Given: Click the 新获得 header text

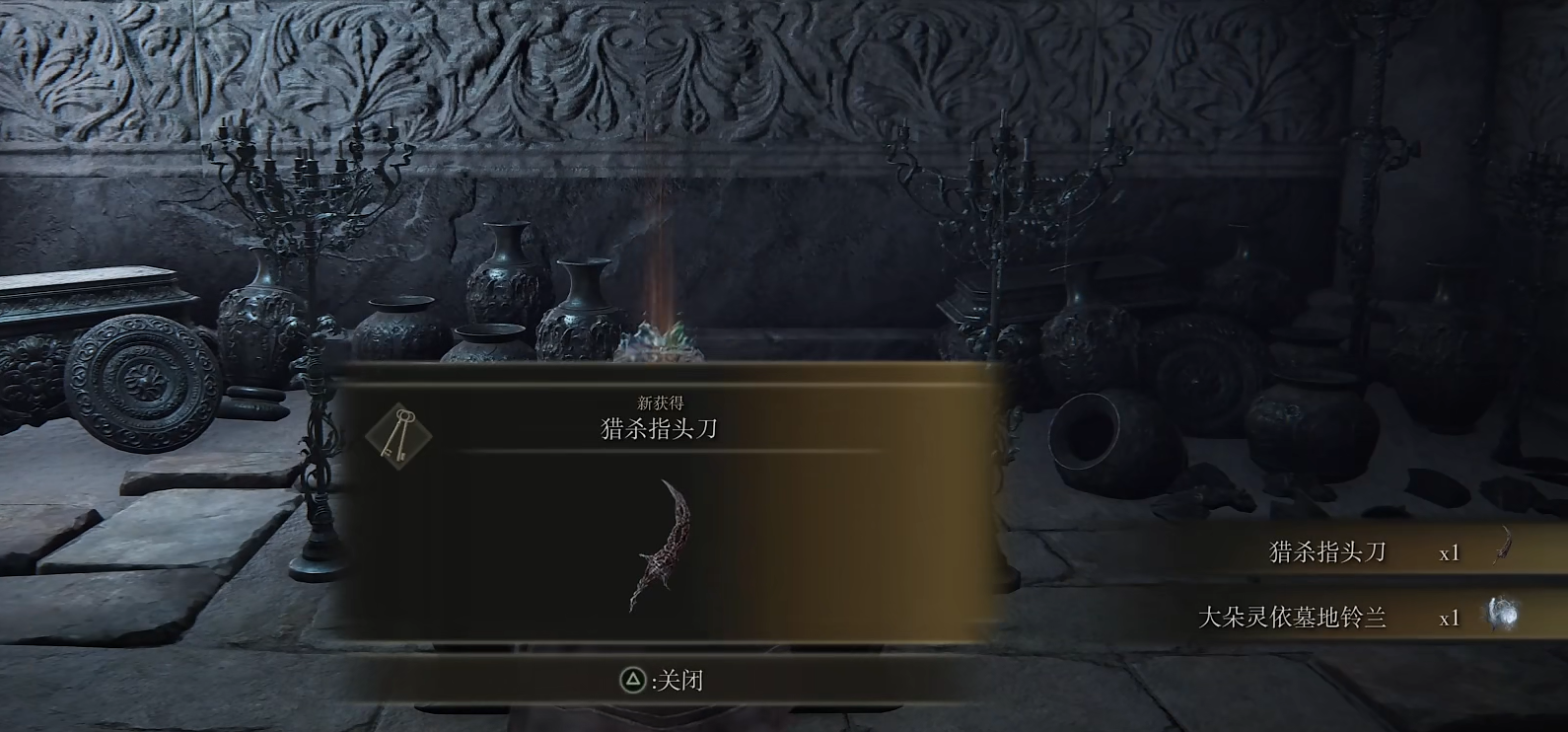Looking at the screenshot, I should pos(662,402).
